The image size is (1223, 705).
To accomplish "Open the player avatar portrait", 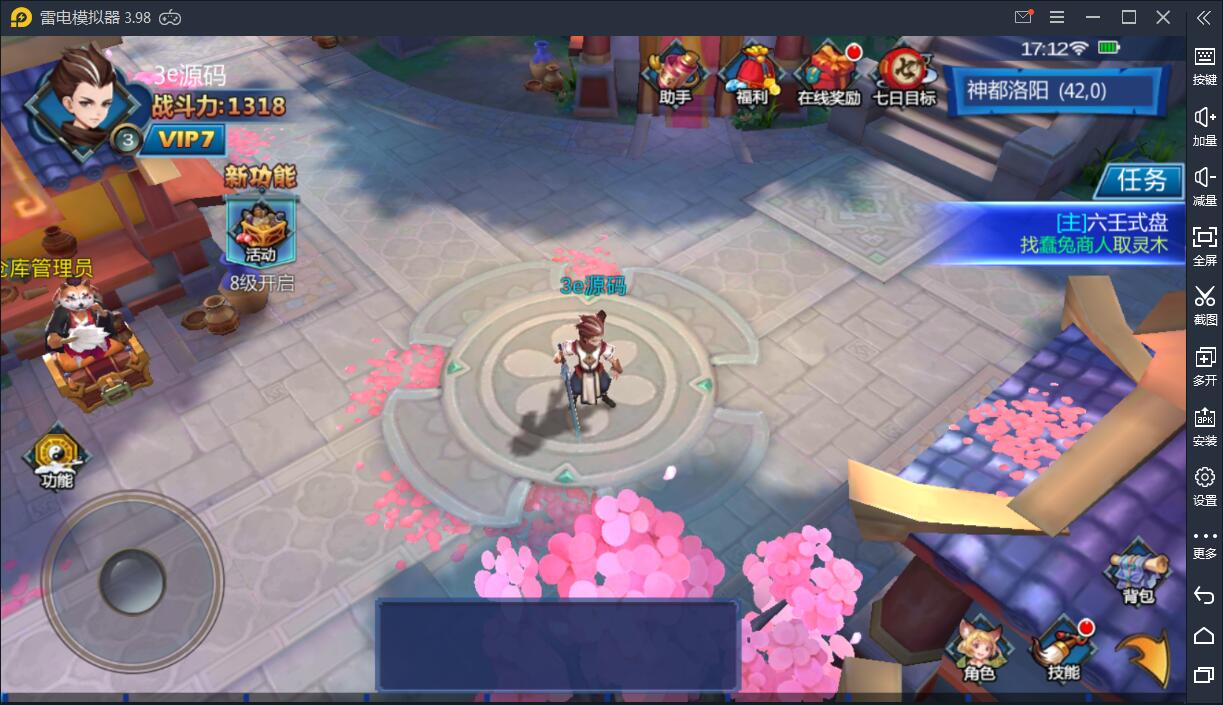I will 82,98.
